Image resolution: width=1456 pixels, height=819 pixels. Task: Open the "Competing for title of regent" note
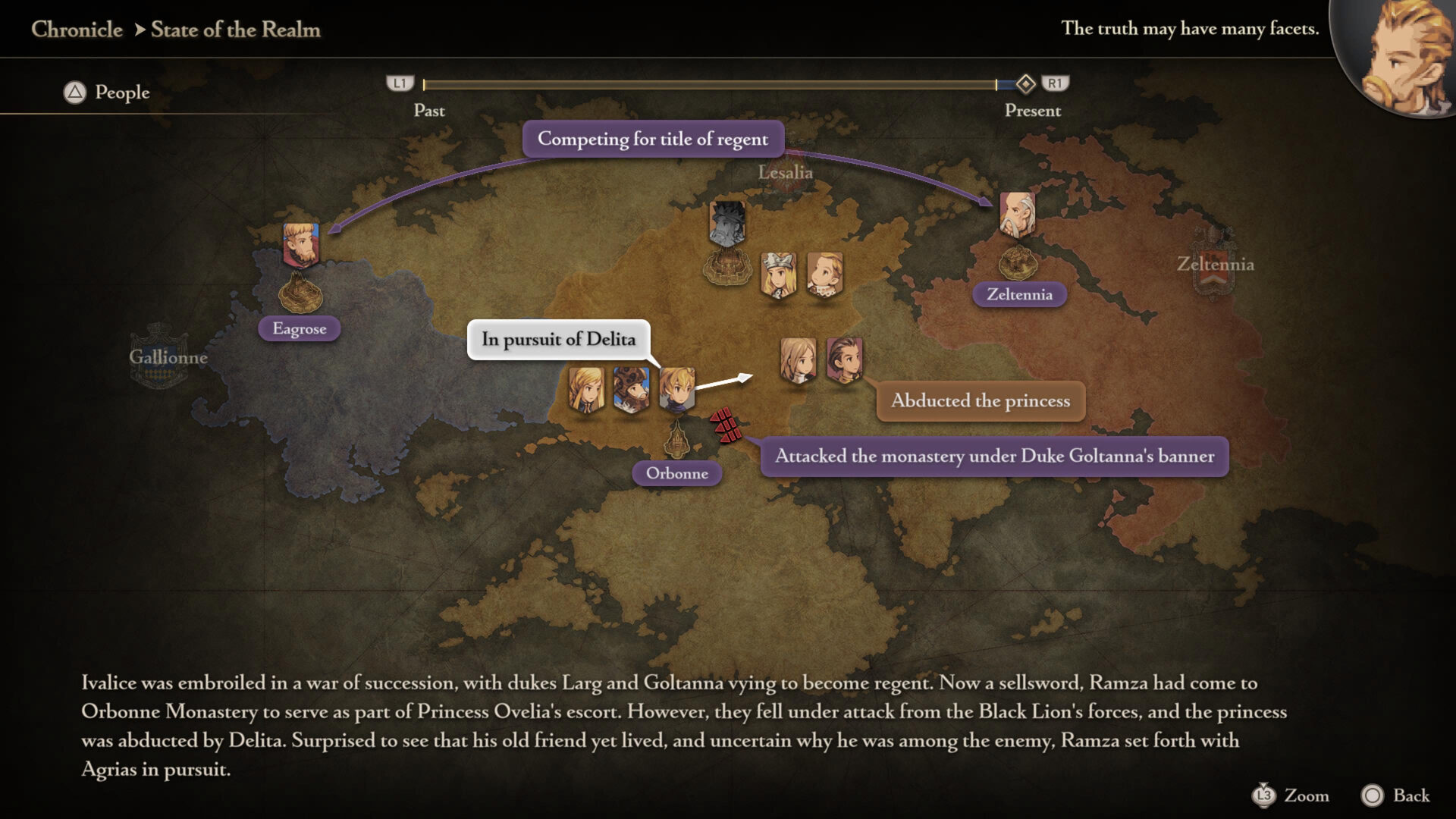click(x=653, y=139)
